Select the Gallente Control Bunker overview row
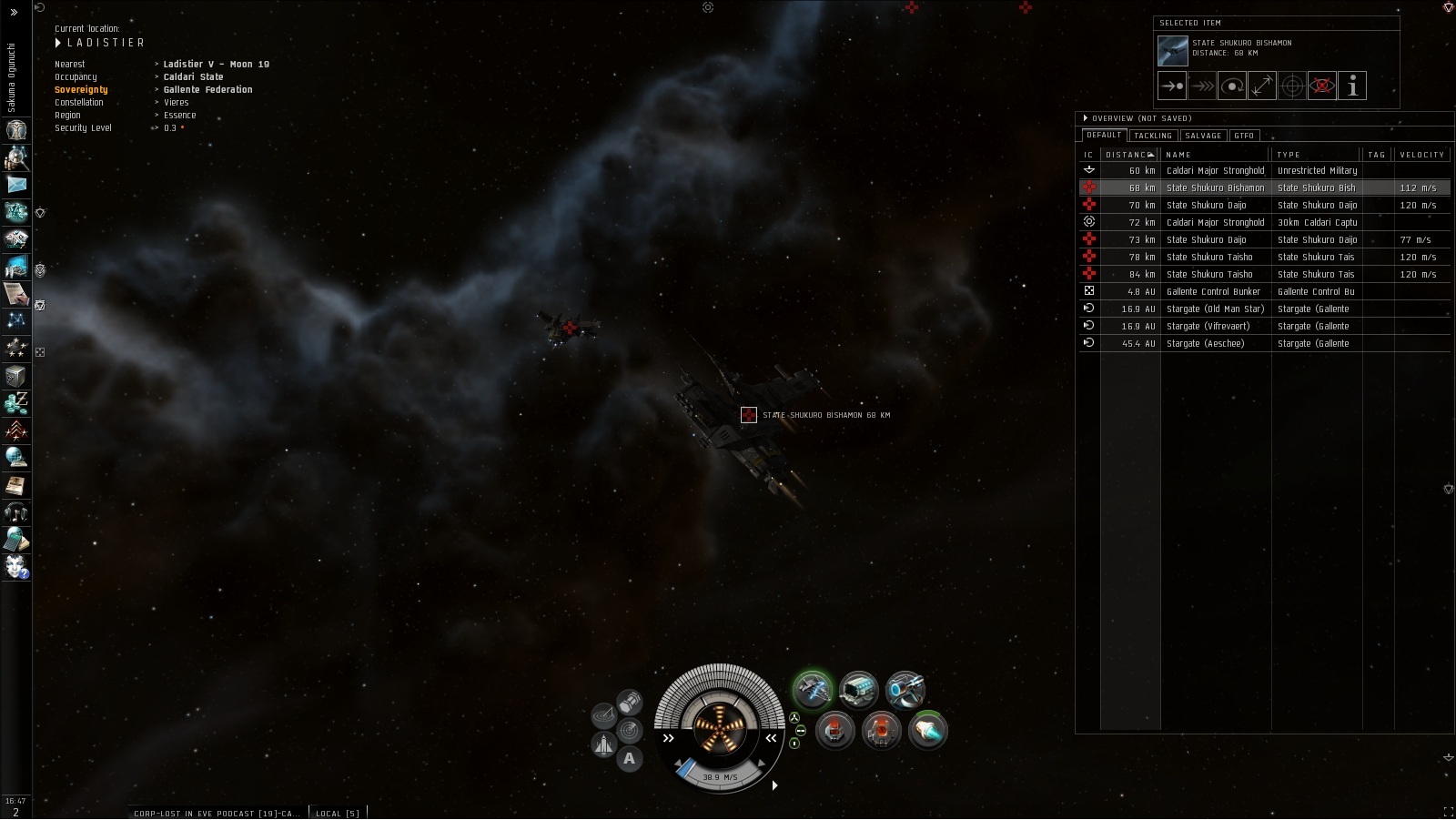 click(1213, 292)
